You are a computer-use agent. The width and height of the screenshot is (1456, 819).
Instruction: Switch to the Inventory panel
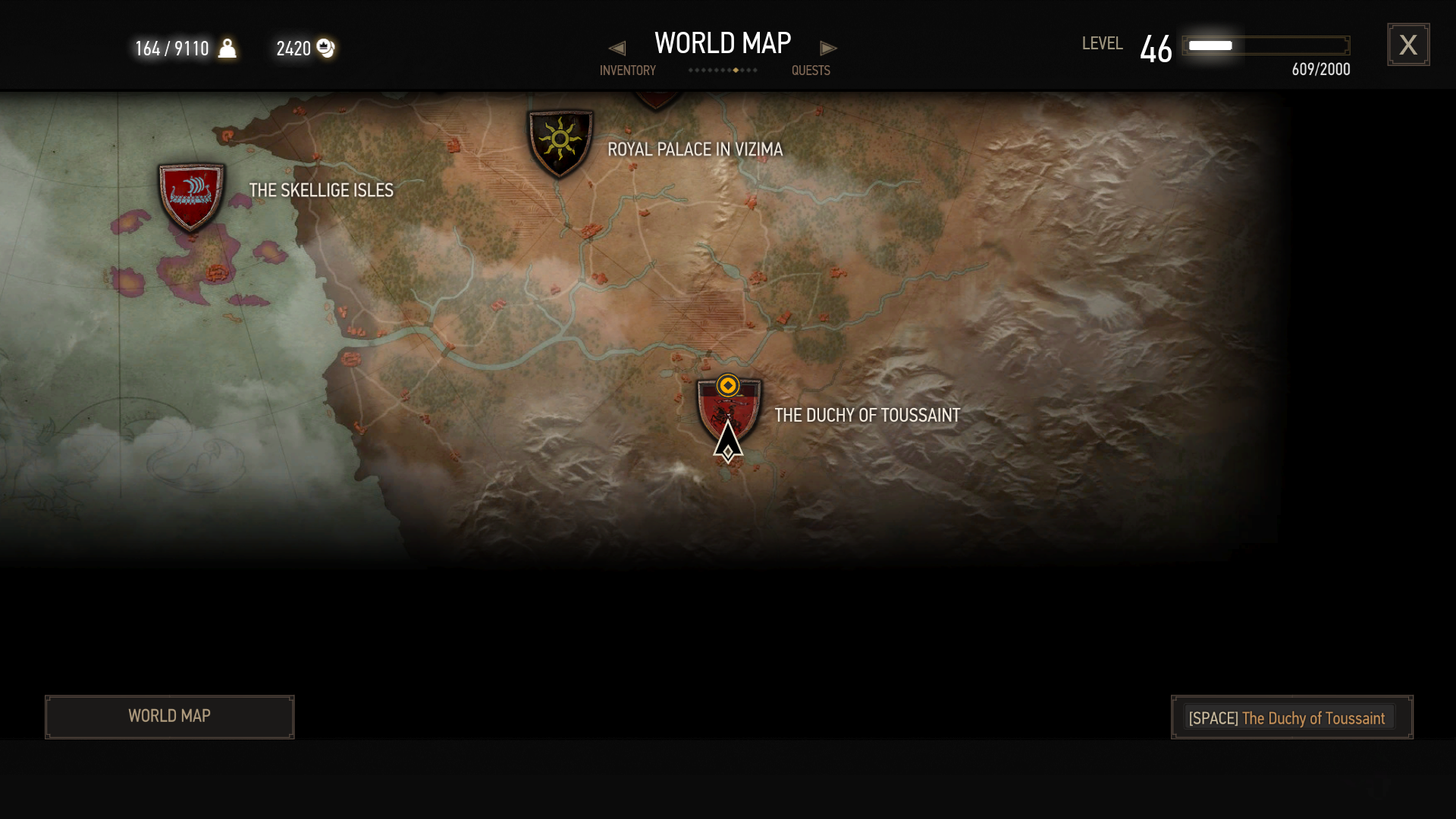(627, 71)
